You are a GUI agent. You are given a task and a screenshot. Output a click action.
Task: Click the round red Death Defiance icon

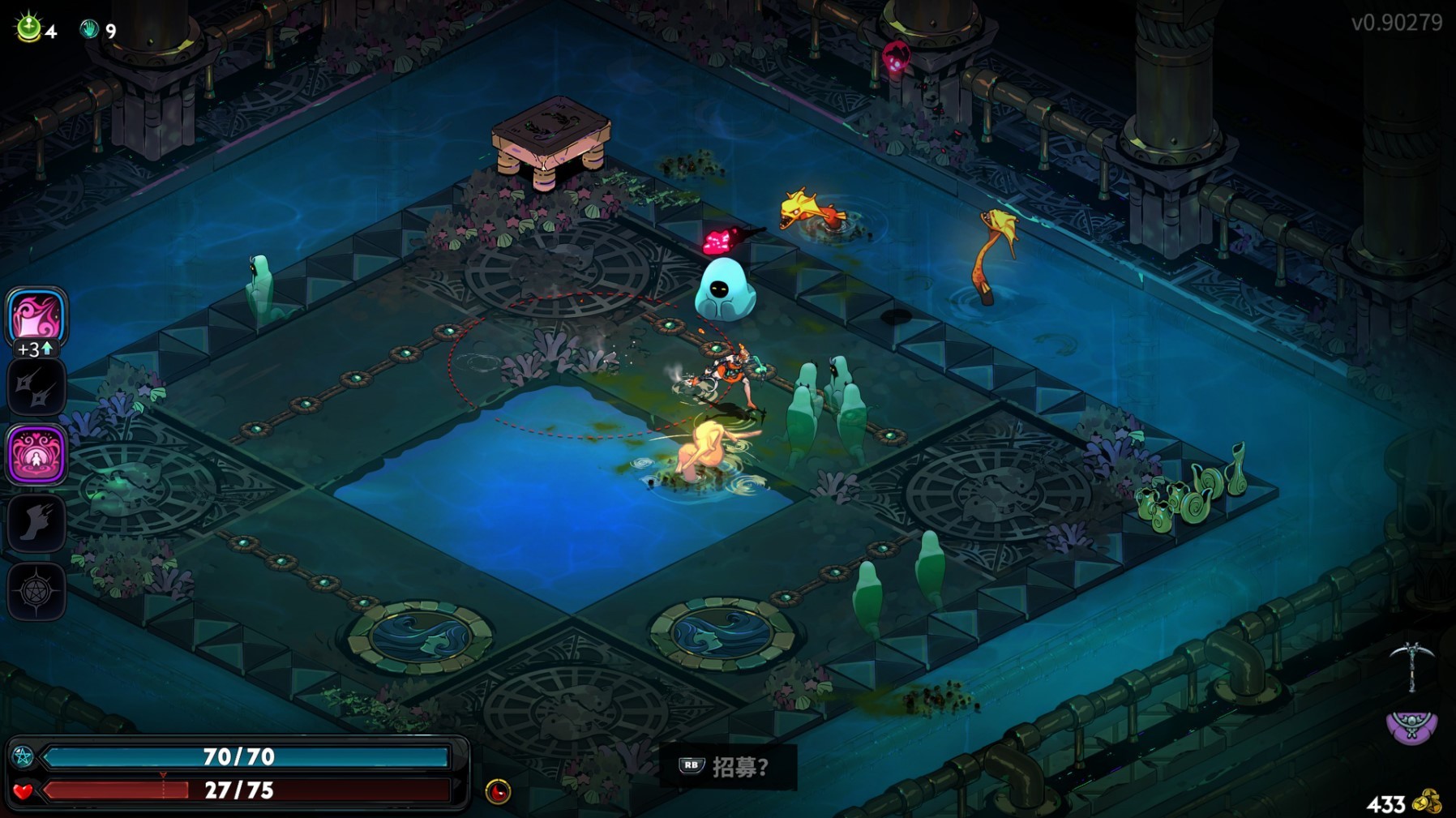pyautogui.click(x=498, y=790)
